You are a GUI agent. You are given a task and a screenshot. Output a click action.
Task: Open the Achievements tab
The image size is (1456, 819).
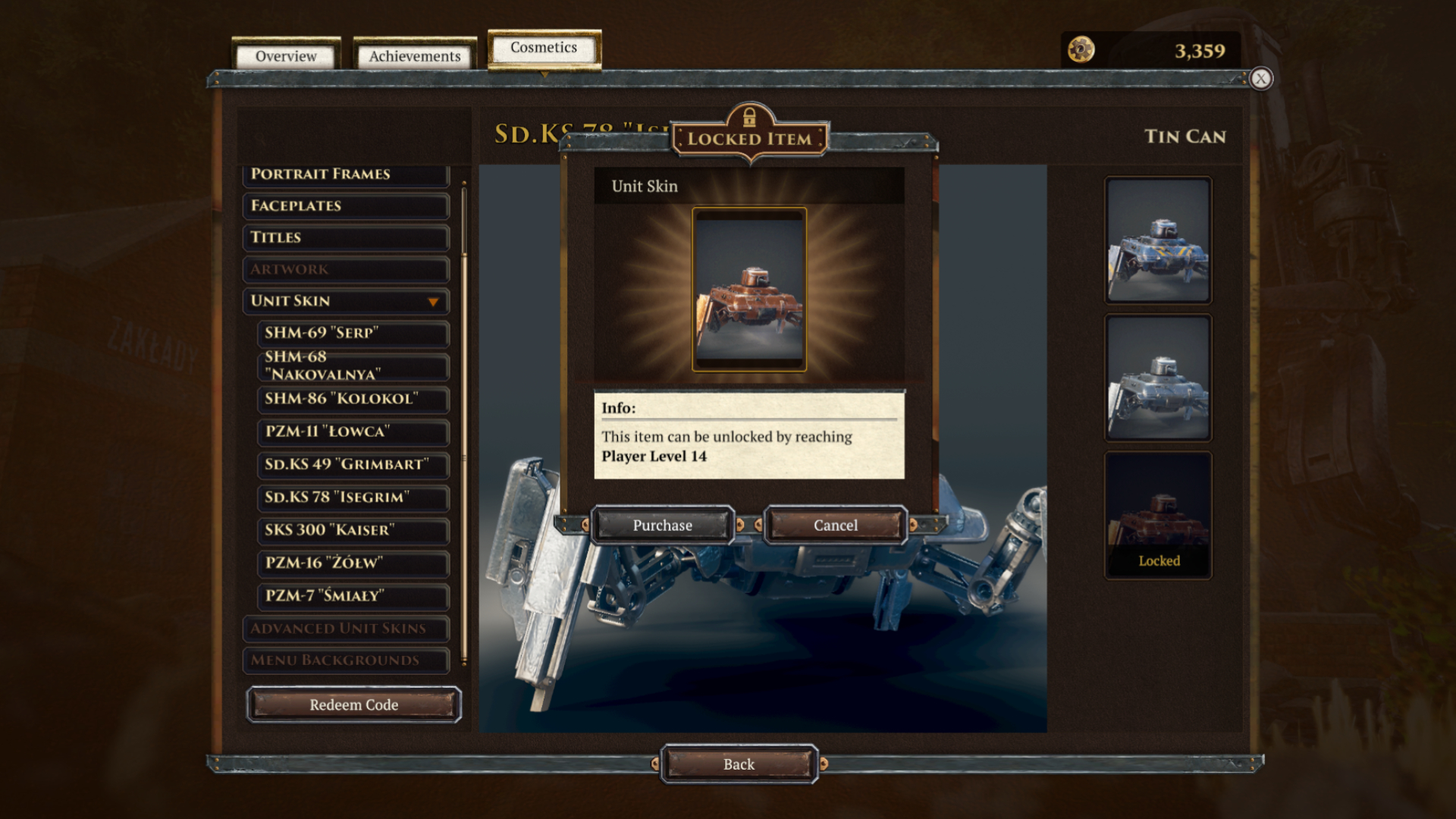(x=414, y=56)
